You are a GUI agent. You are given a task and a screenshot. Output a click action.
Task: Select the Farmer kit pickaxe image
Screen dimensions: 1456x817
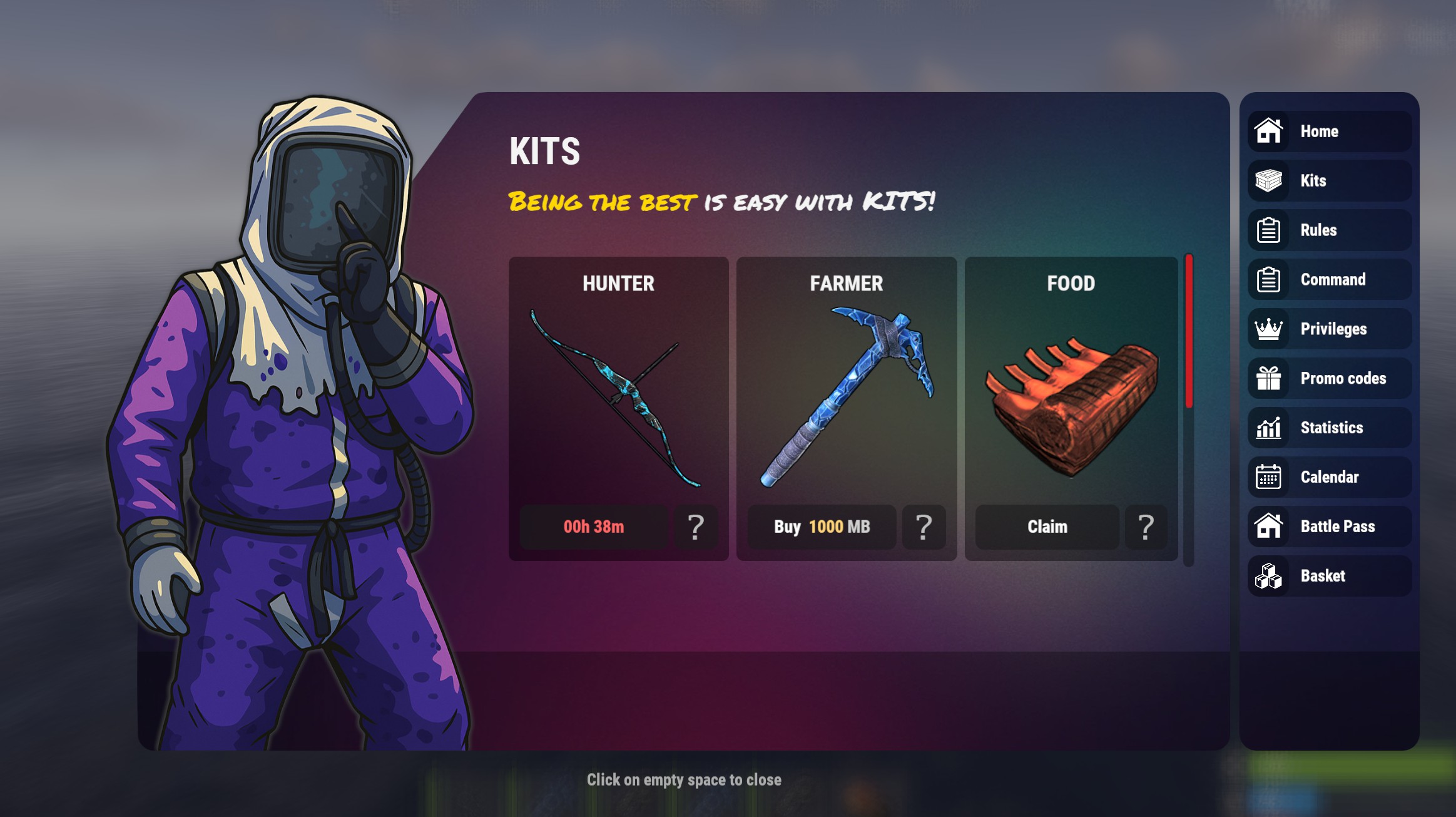[x=846, y=396]
